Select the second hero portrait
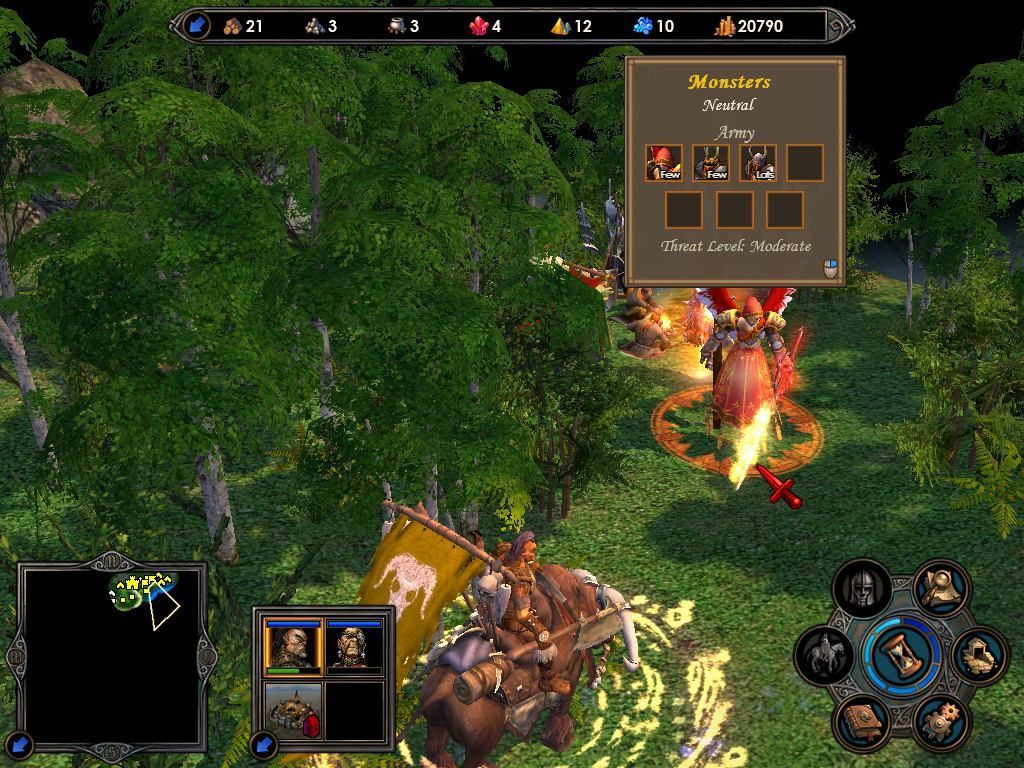Image resolution: width=1024 pixels, height=768 pixels. [354, 647]
